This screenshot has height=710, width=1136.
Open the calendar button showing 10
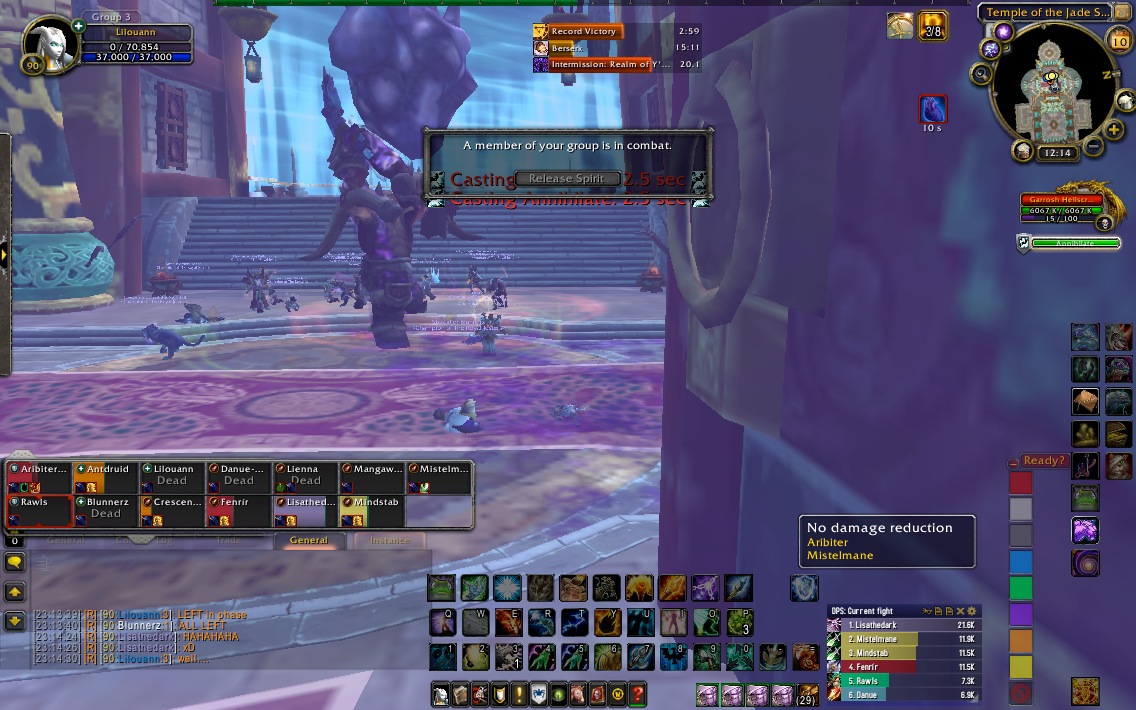(x=1119, y=40)
